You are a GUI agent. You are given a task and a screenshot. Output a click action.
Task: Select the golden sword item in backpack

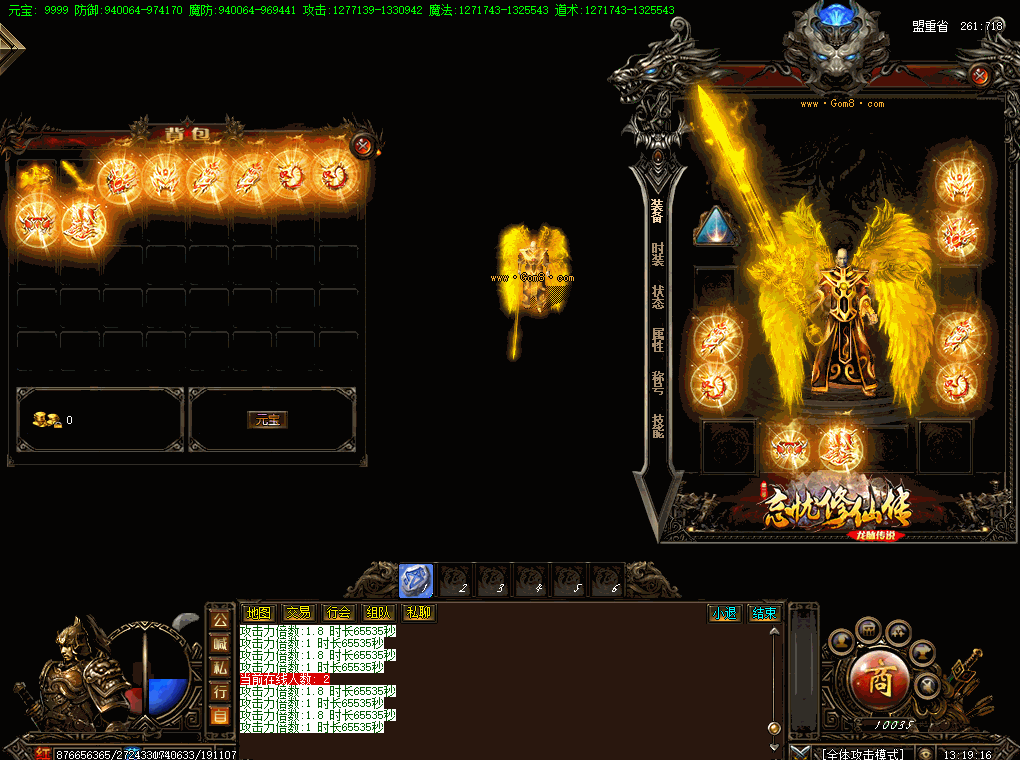click(74, 177)
